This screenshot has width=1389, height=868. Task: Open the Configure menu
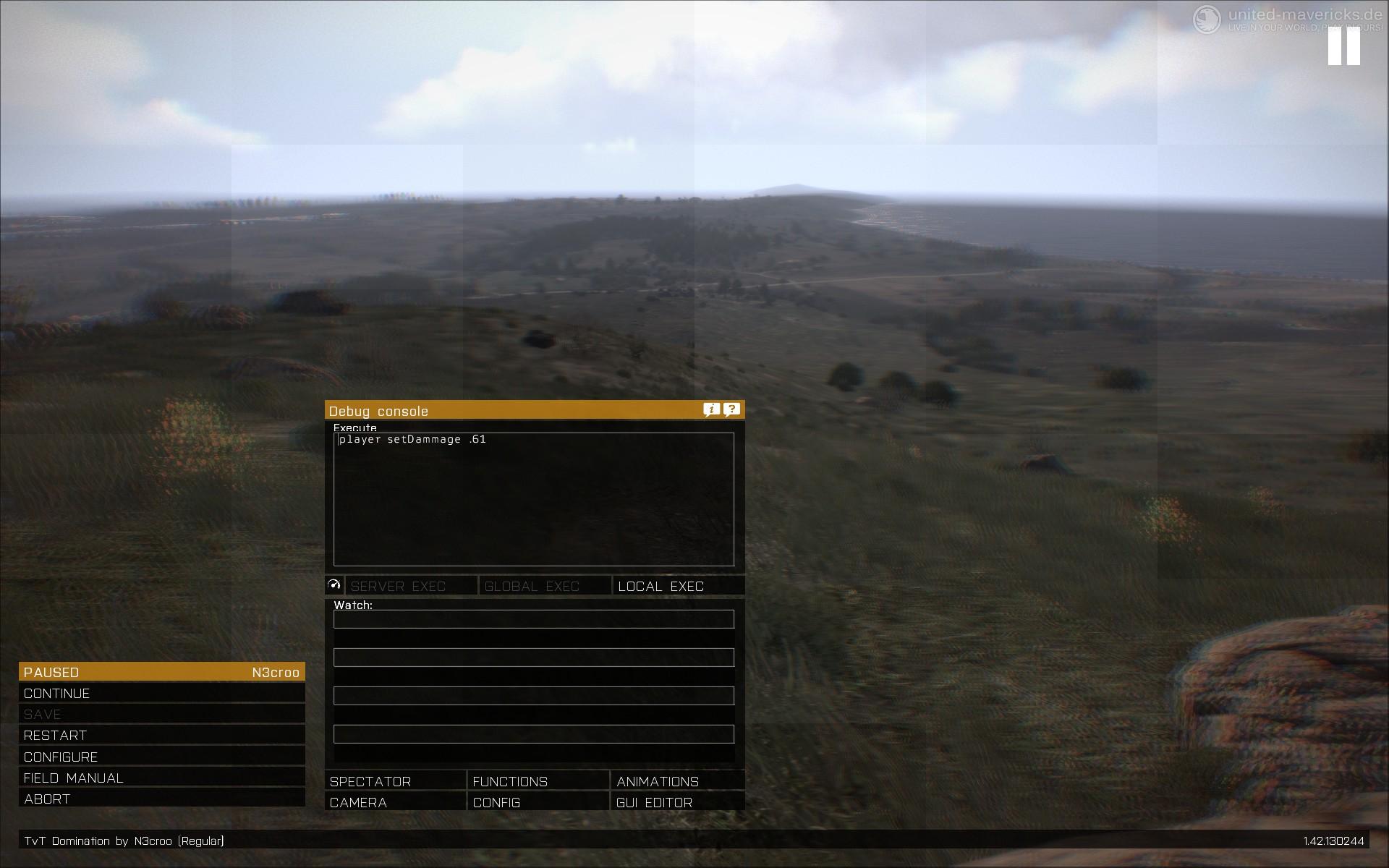[161, 757]
